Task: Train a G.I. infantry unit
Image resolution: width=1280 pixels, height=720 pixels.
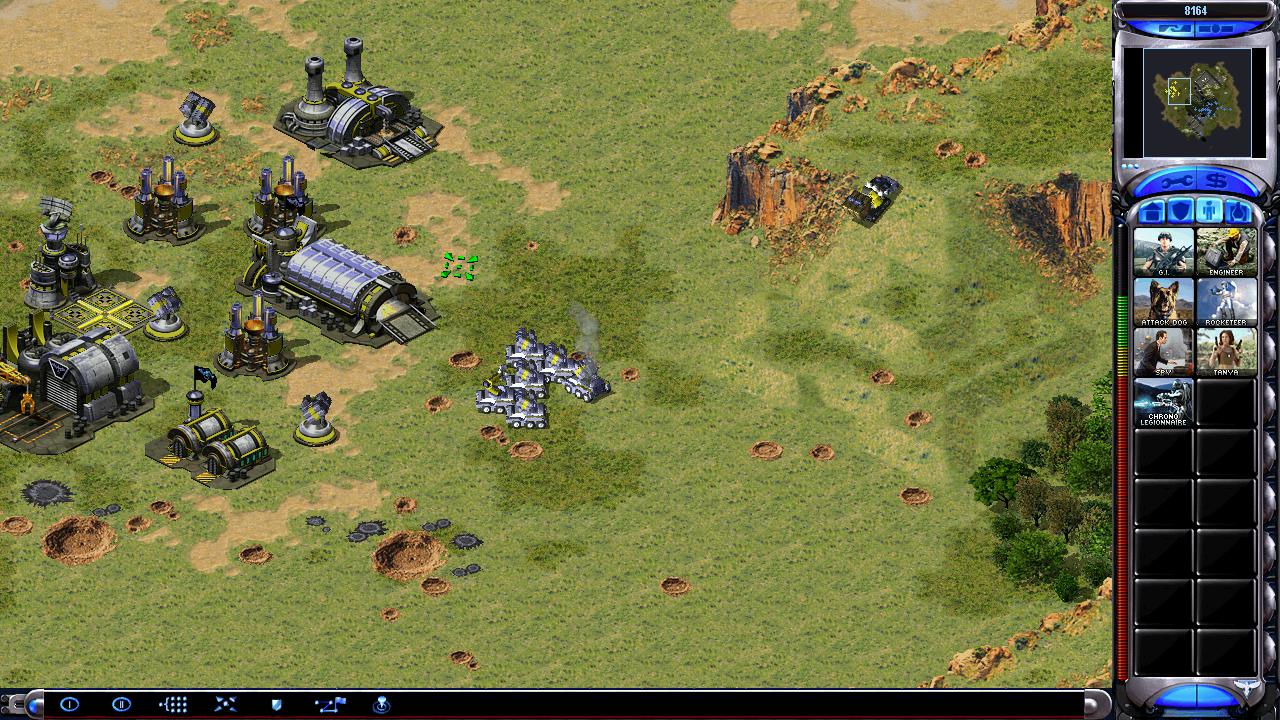Action: (x=1163, y=251)
